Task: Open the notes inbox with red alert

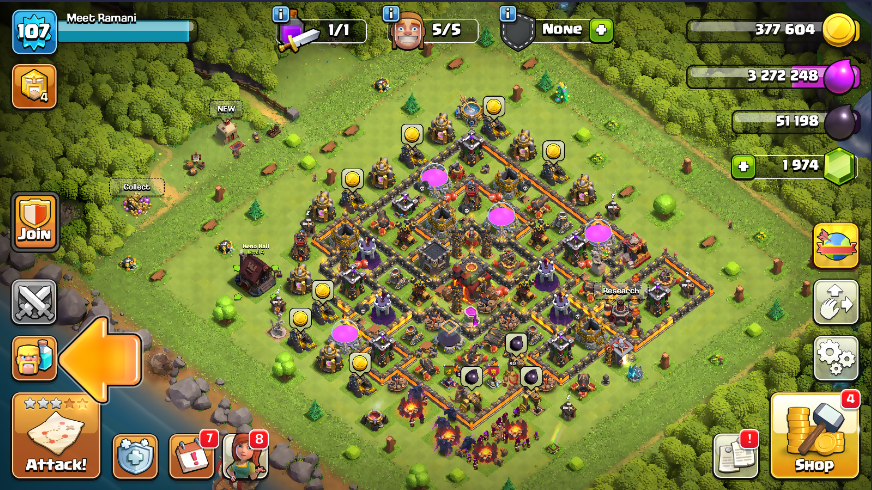Action: coord(735,455)
